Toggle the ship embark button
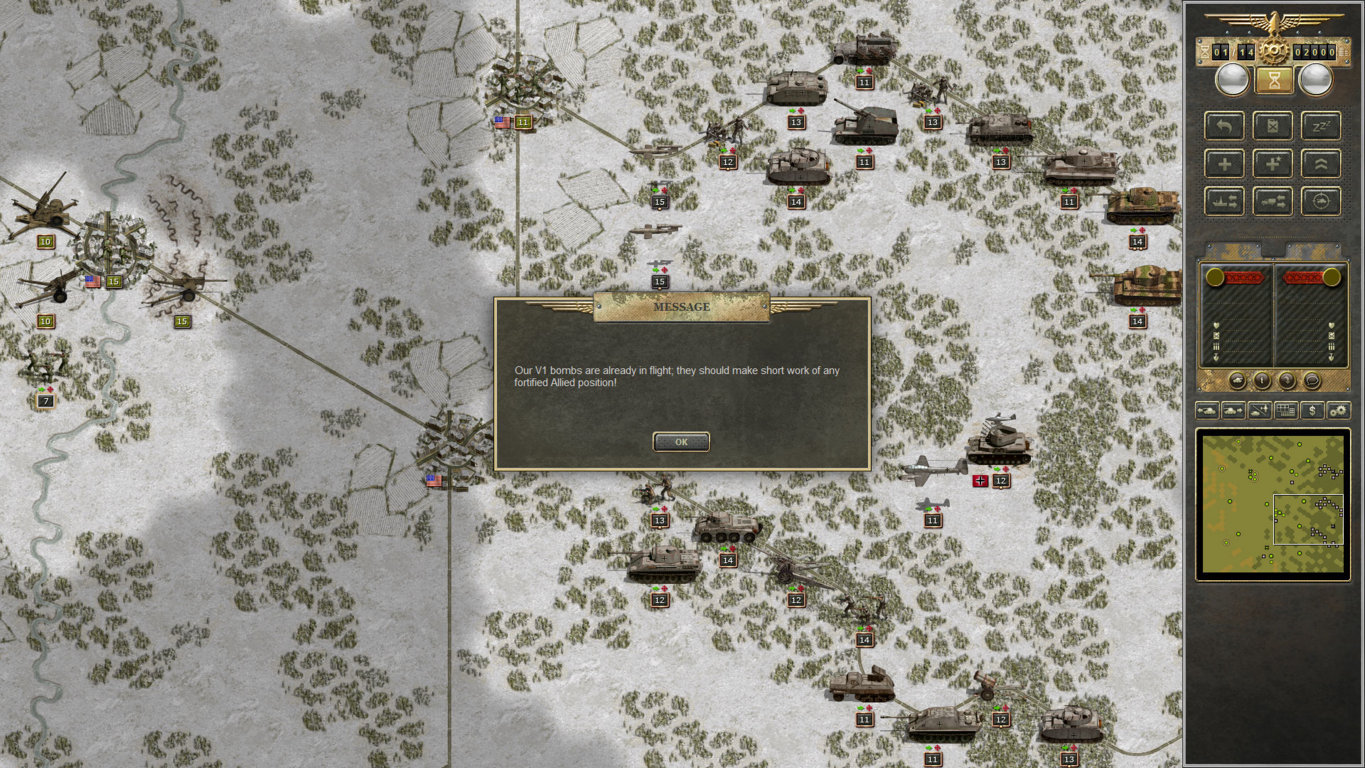 1225,200
